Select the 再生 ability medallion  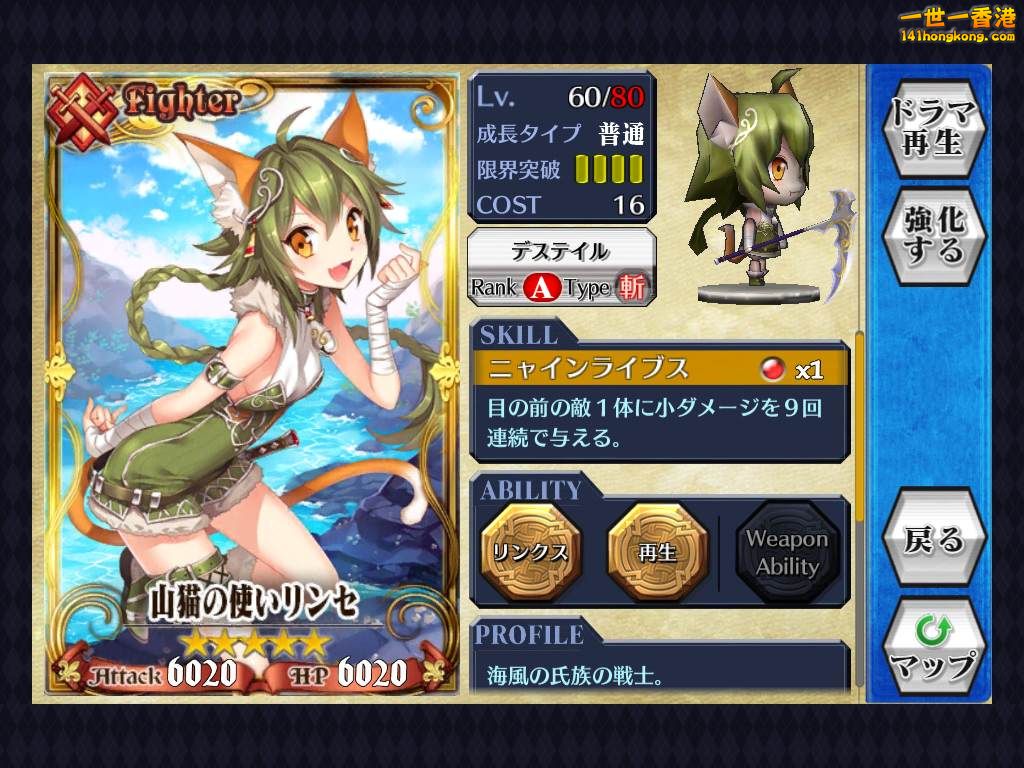[x=657, y=552]
